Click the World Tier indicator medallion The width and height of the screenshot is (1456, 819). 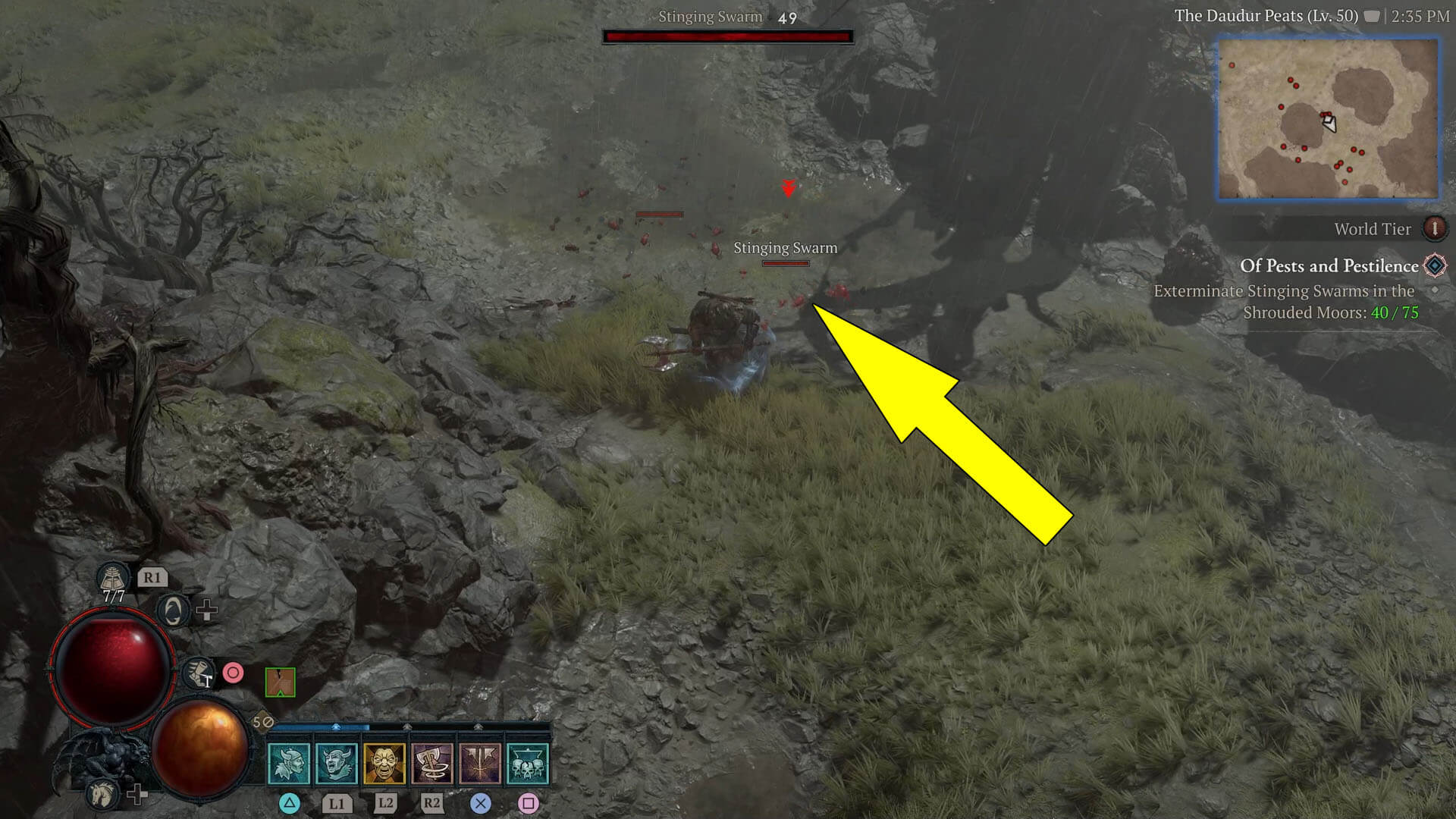tap(1436, 229)
